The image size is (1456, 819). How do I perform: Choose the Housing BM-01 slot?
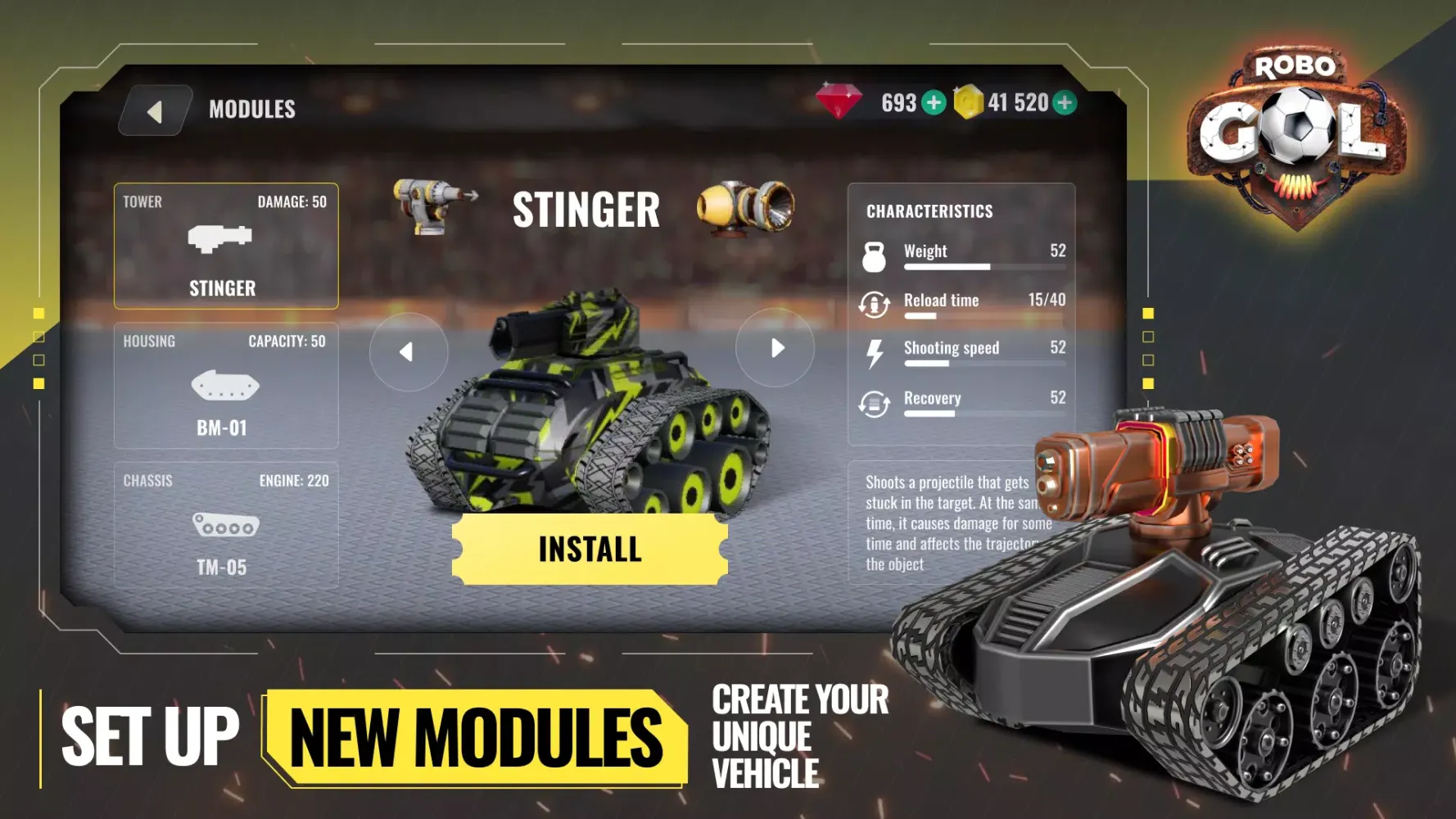(x=226, y=386)
